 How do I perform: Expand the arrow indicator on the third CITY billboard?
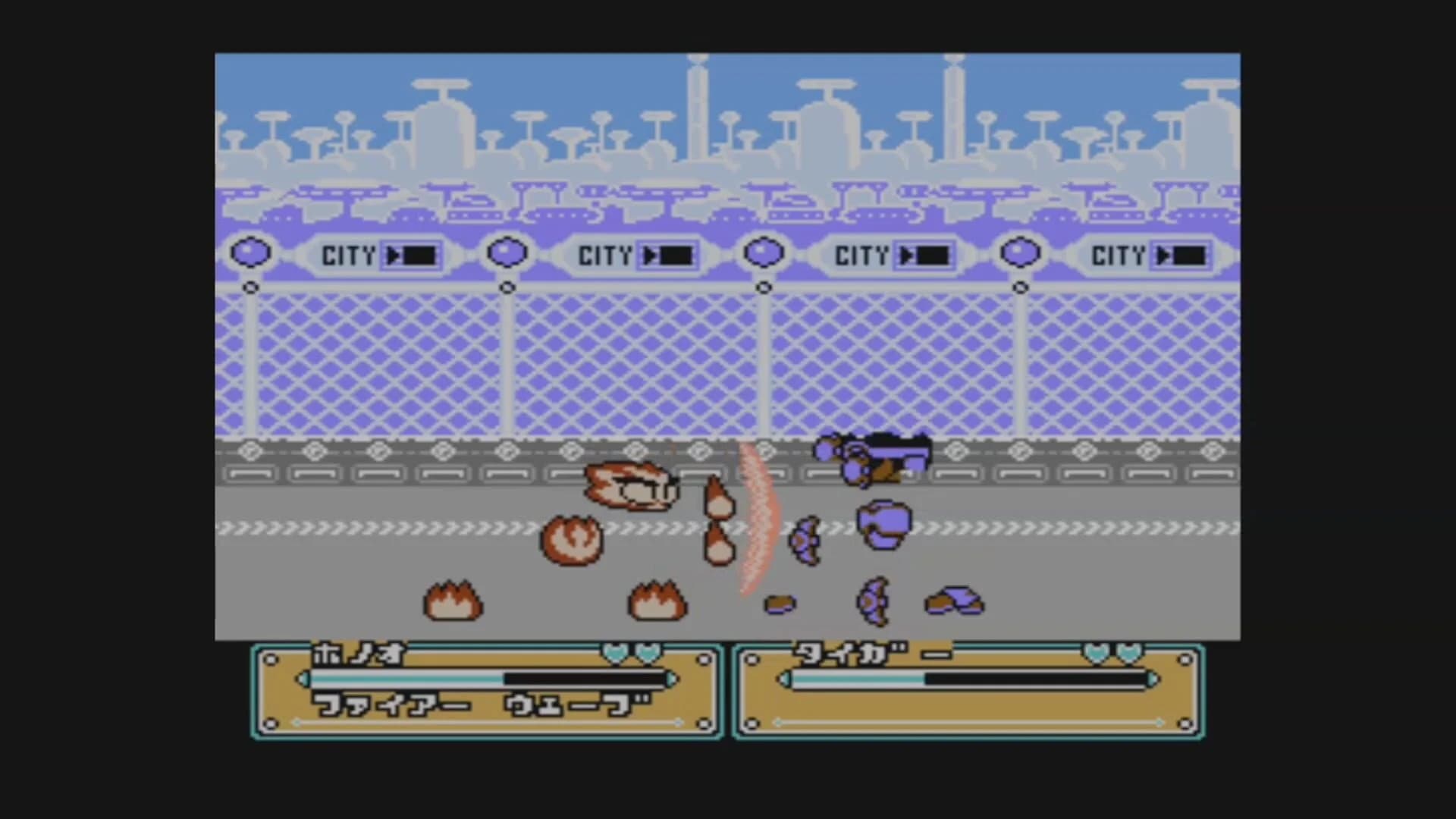click(907, 256)
